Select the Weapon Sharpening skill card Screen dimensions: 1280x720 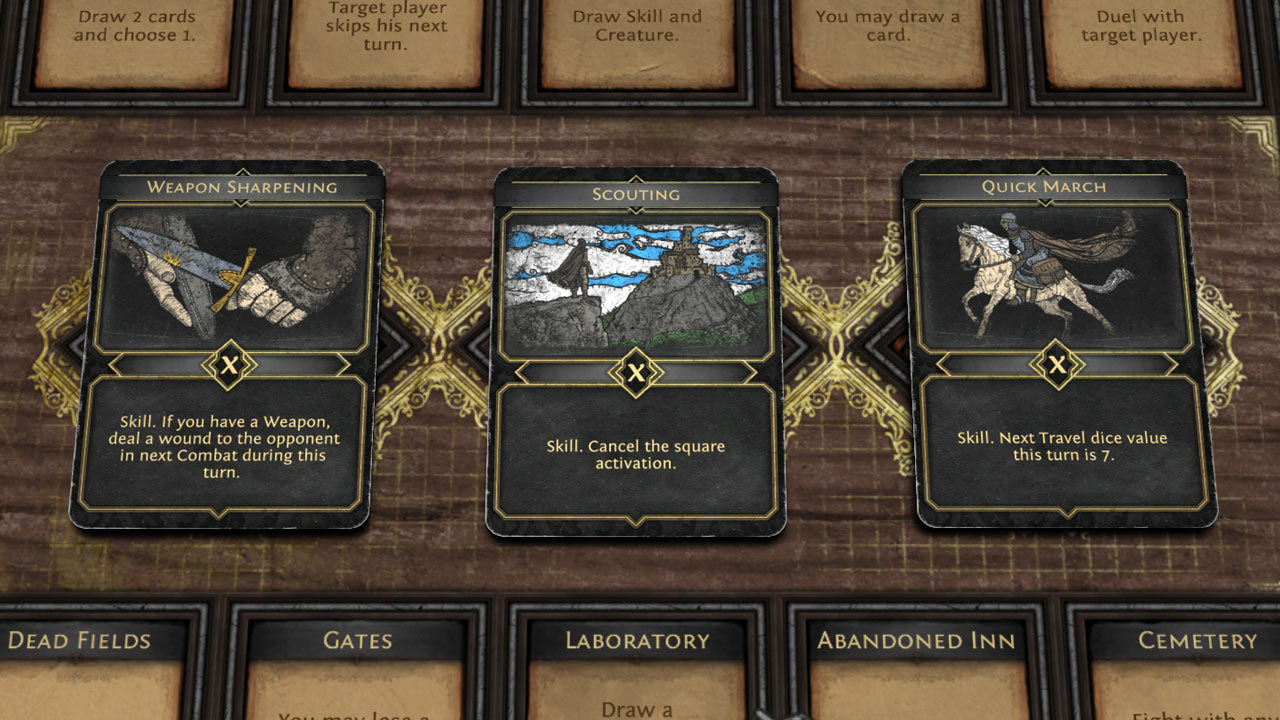coord(227,345)
